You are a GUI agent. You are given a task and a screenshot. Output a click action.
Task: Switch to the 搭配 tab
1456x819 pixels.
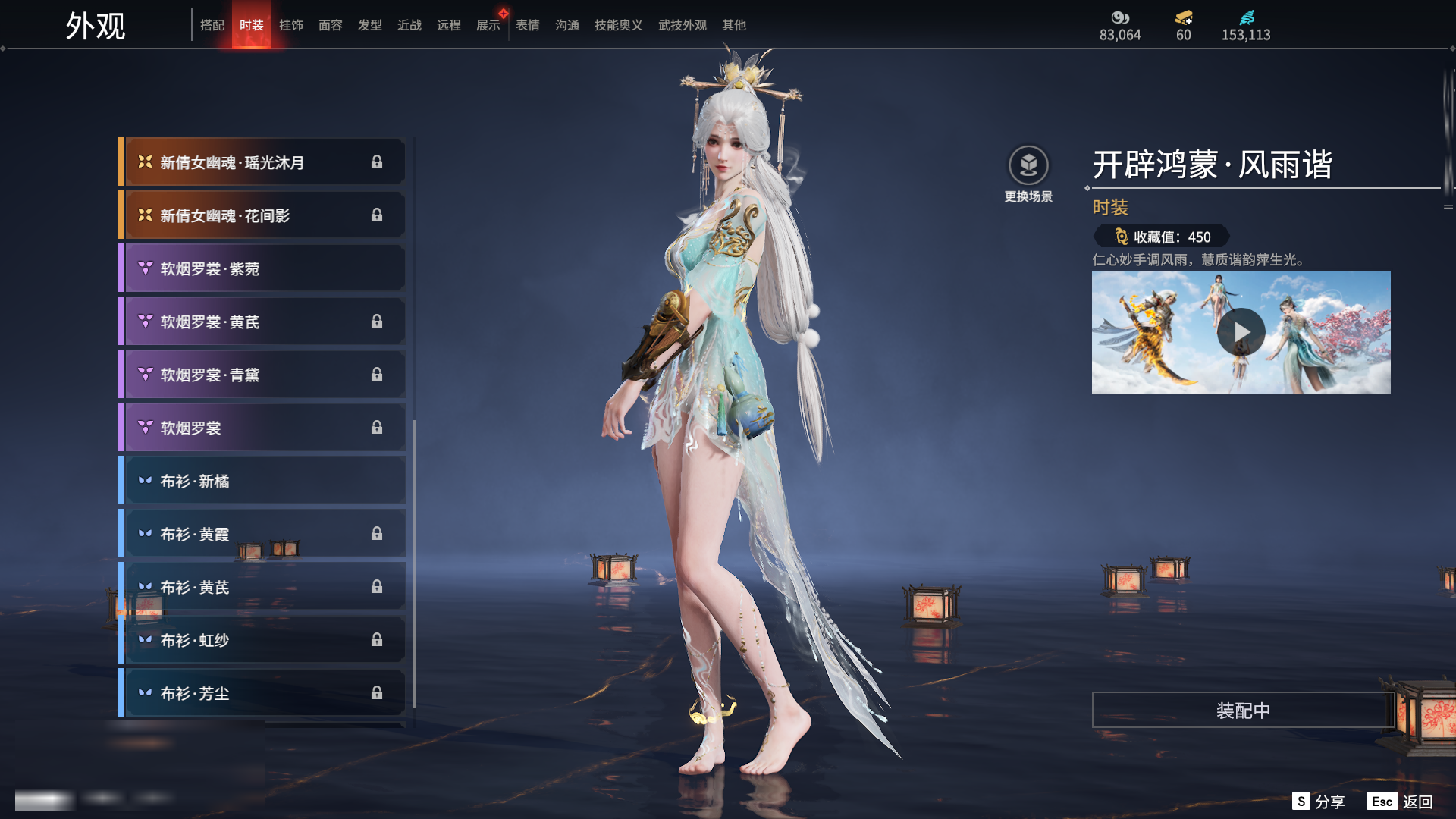coord(212,25)
